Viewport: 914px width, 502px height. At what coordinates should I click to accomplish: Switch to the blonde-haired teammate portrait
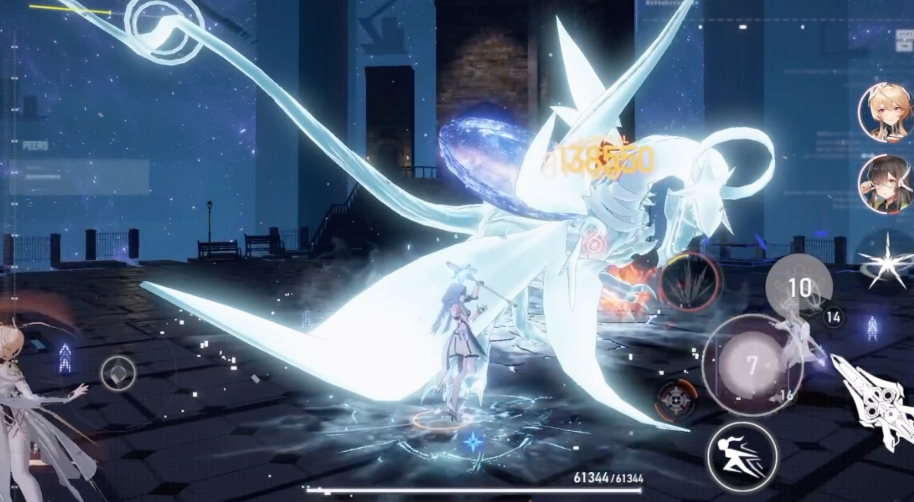tap(884, 112)
